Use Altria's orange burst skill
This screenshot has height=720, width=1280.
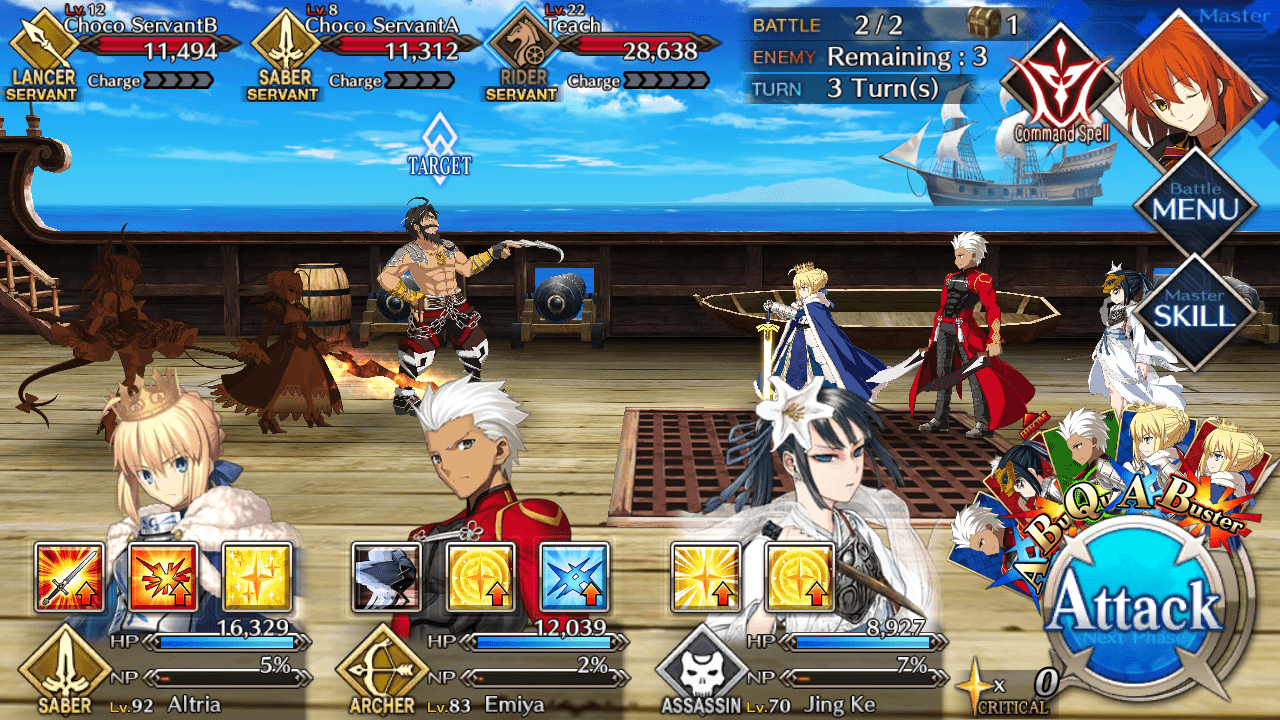tap(163, 577)
